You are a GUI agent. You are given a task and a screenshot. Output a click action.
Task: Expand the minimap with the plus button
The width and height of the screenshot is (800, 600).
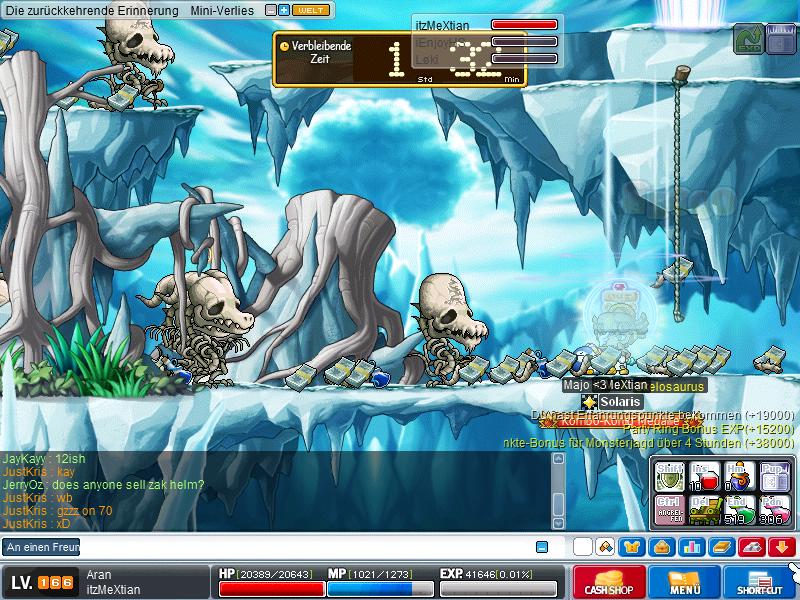click(284, 10)
